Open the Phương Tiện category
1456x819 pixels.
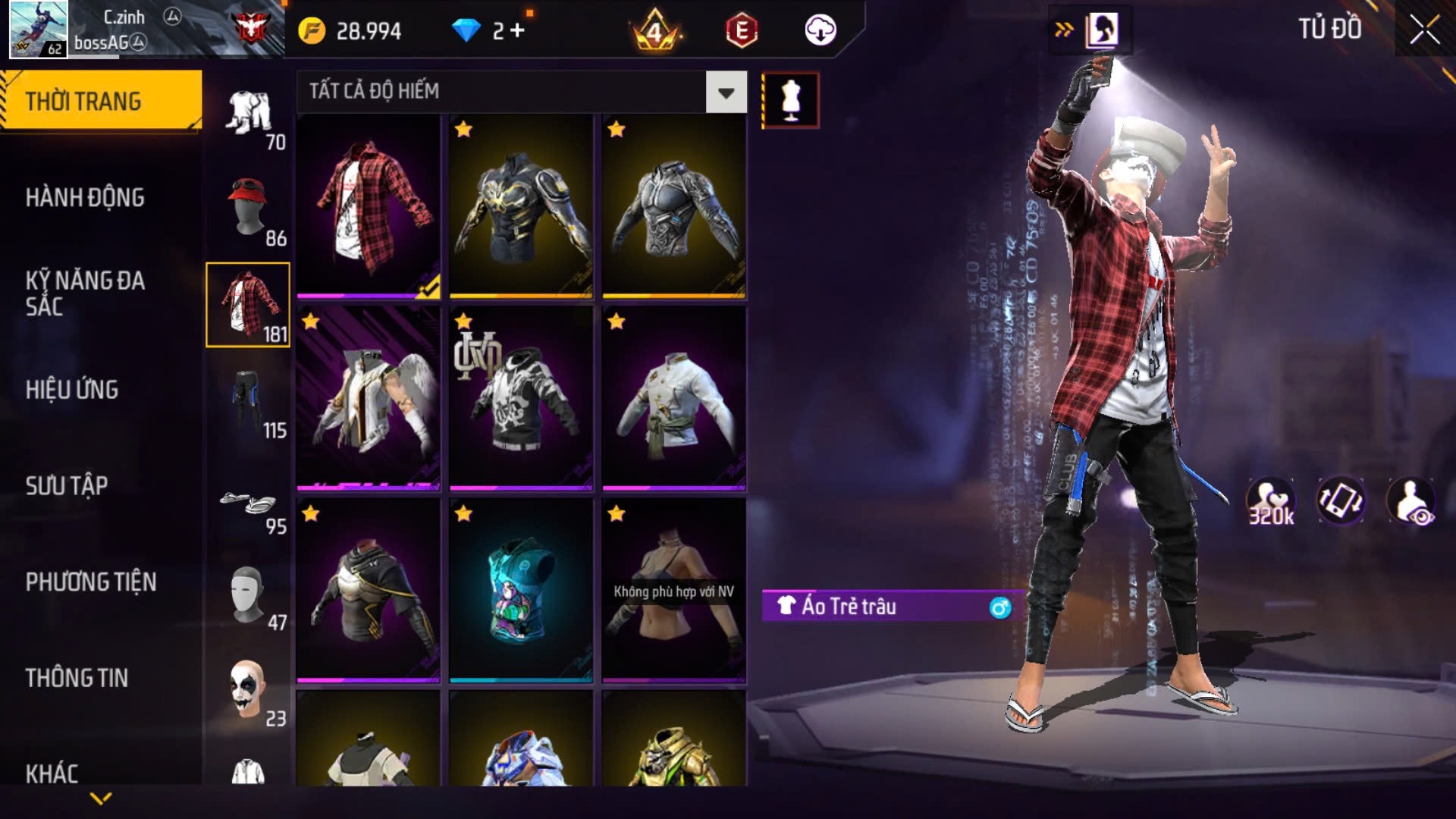click(x=91, y=582)
